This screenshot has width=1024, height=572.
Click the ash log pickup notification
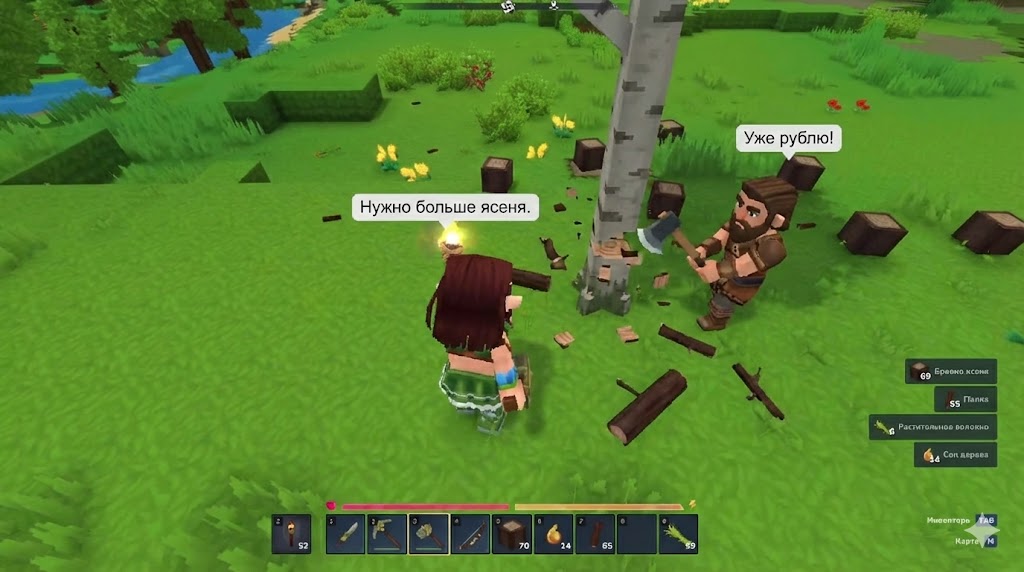(x=951, y=372)
